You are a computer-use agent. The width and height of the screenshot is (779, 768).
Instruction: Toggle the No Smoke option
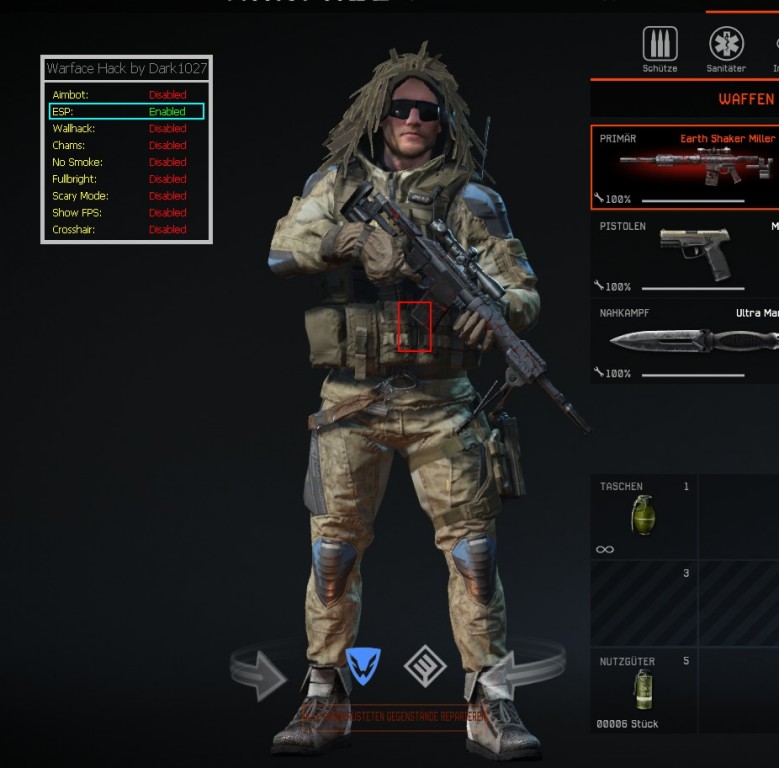coord(126,162)
